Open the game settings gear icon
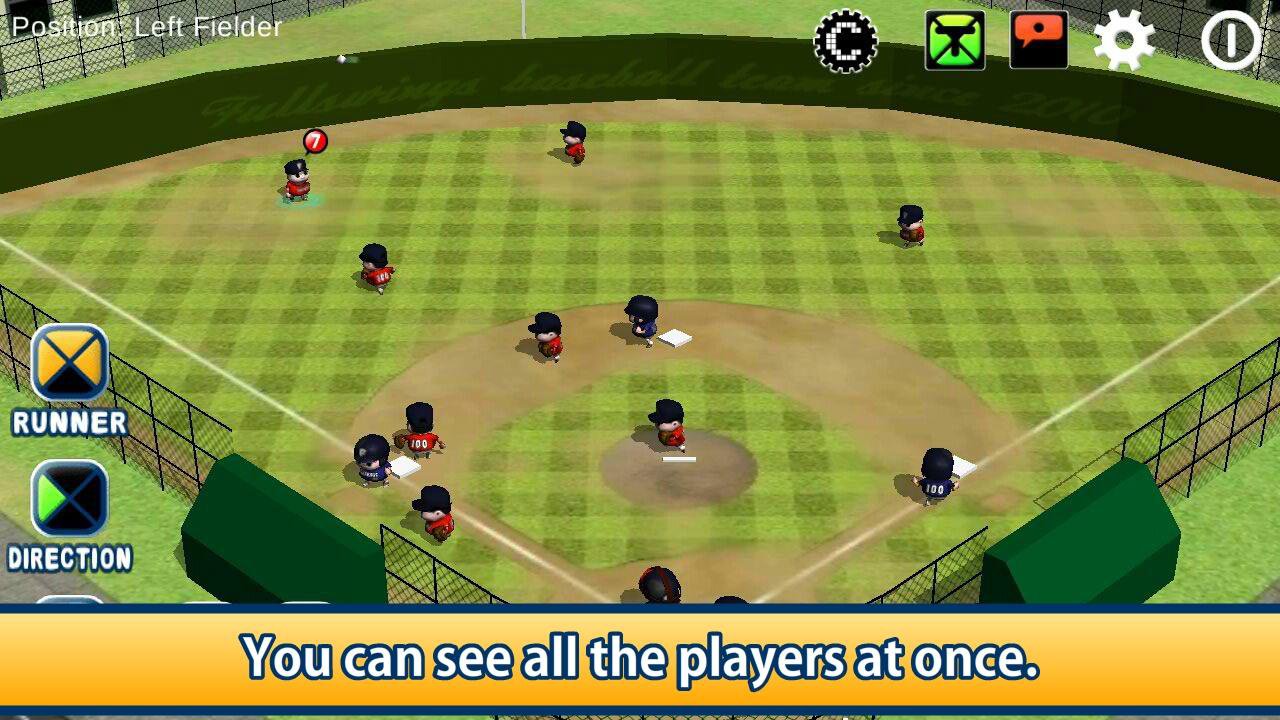Screen dimensions: 1280x720 1126,42
